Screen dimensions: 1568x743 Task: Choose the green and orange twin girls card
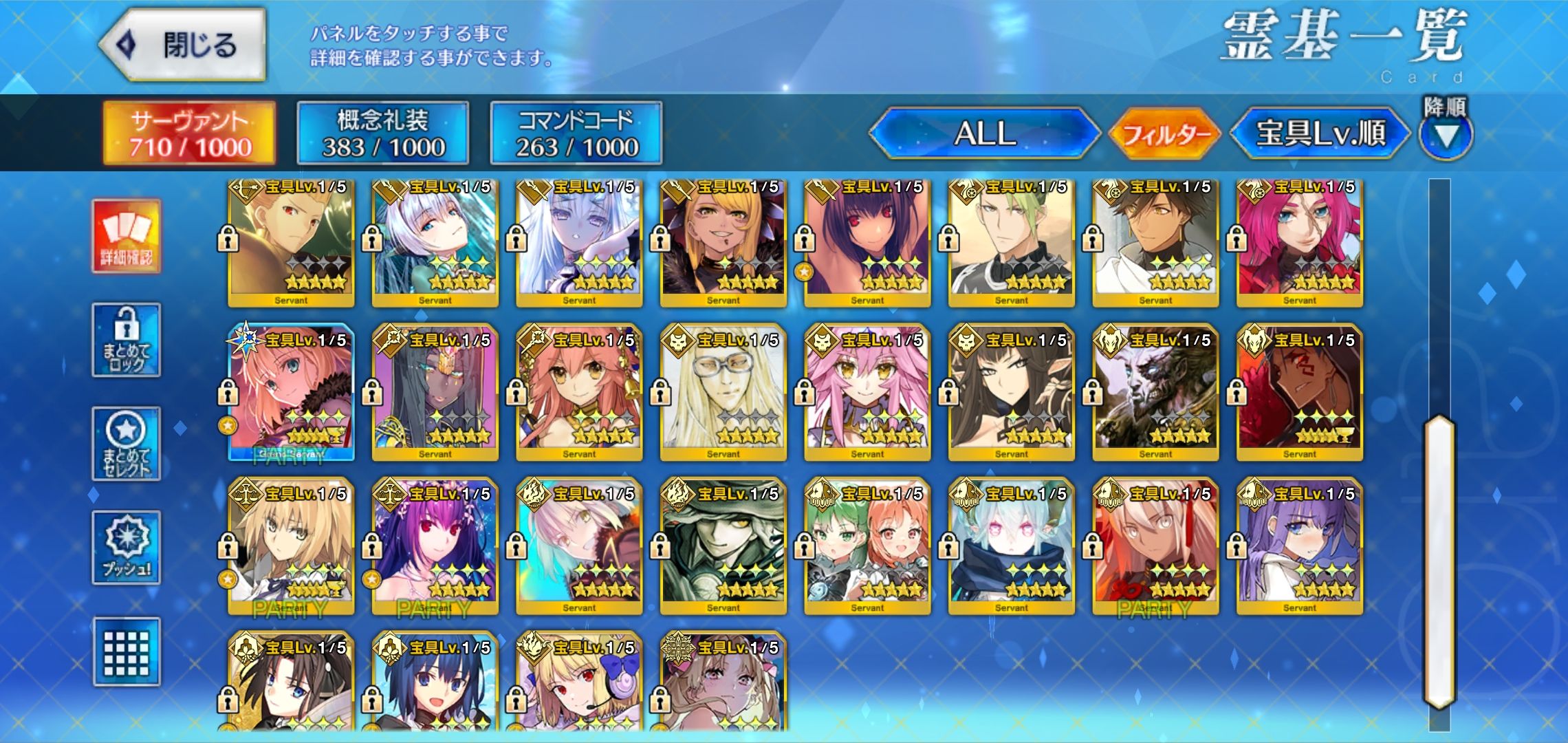867,546
